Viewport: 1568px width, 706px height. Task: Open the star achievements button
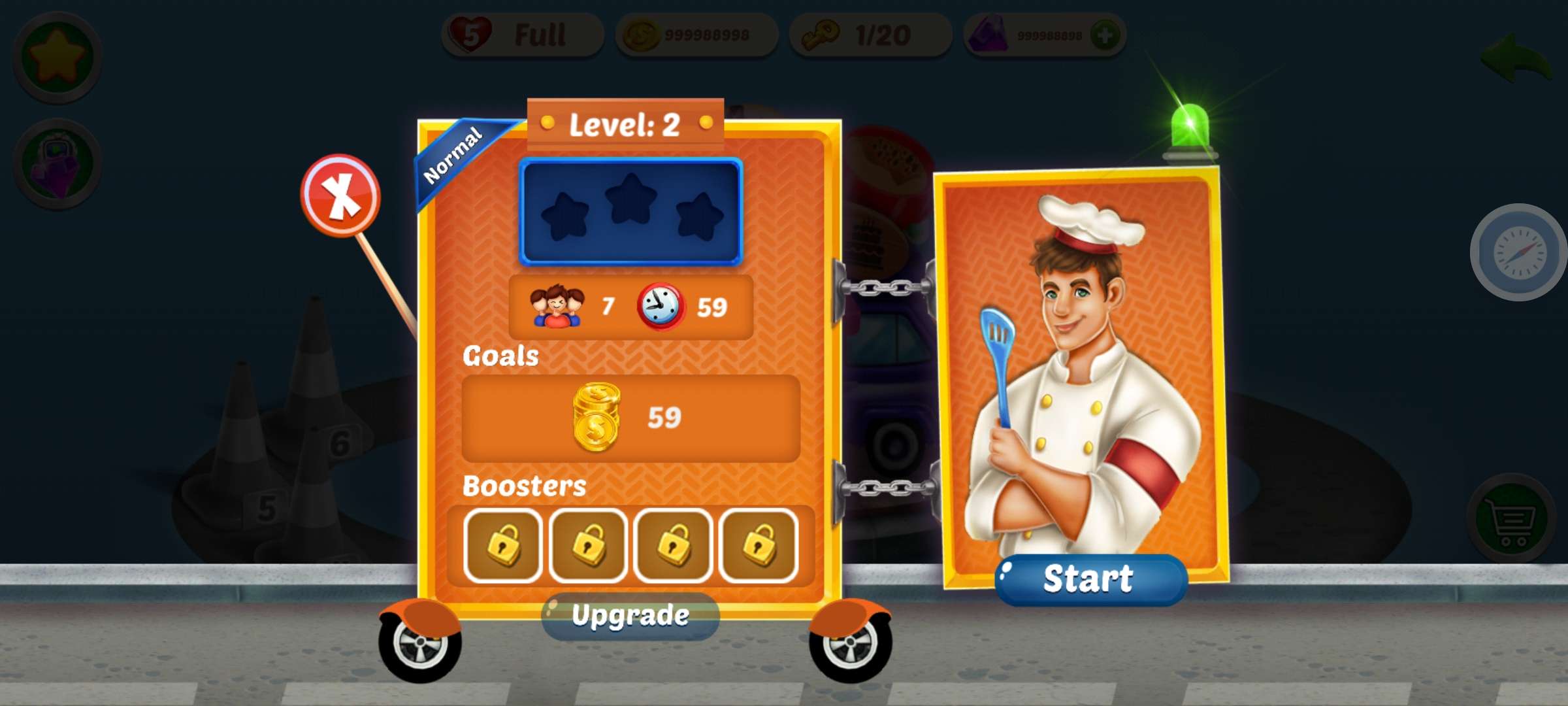pyautogui.click(x=57, y=57)
